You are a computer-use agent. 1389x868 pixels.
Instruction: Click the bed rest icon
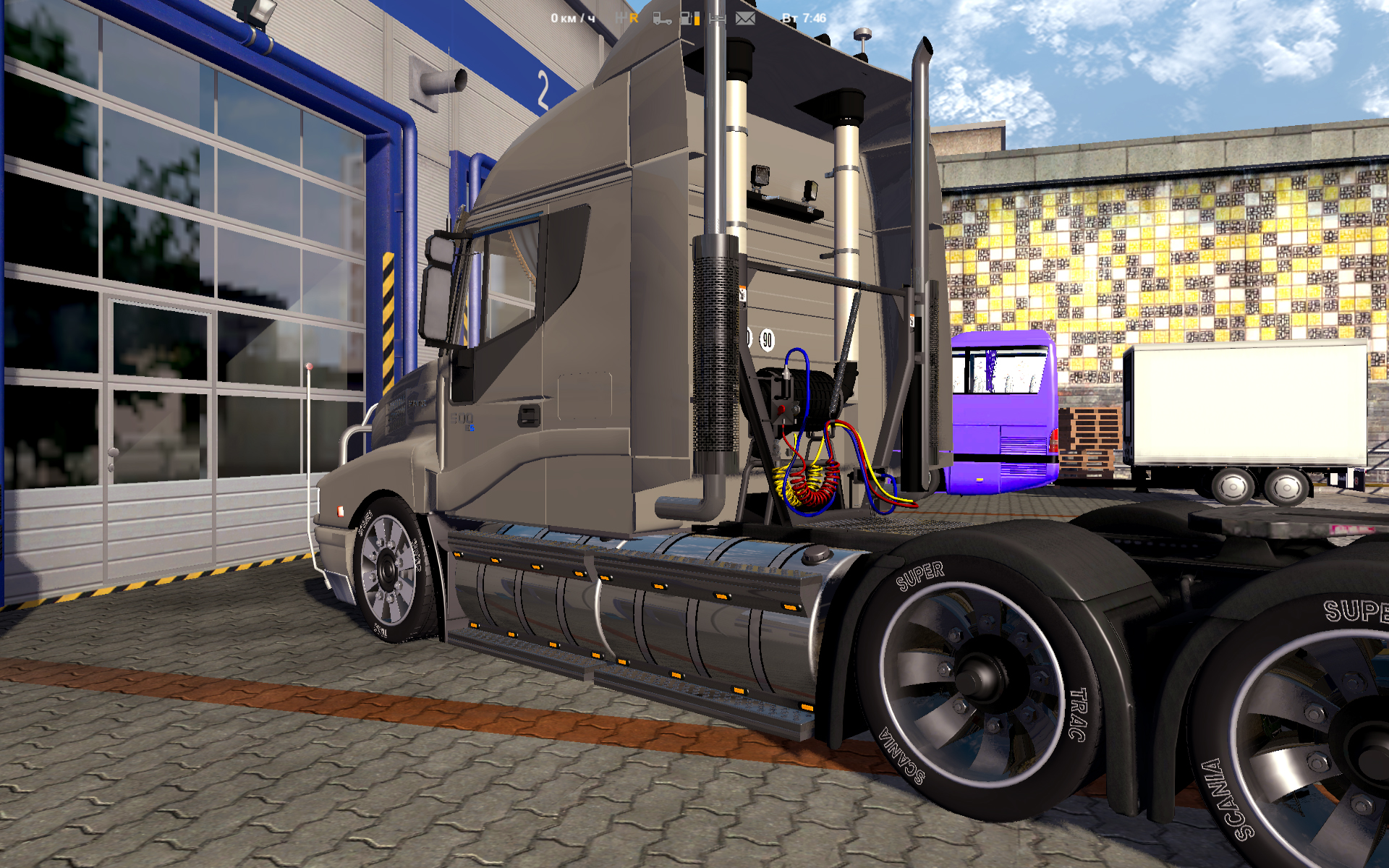coord(718,18)
